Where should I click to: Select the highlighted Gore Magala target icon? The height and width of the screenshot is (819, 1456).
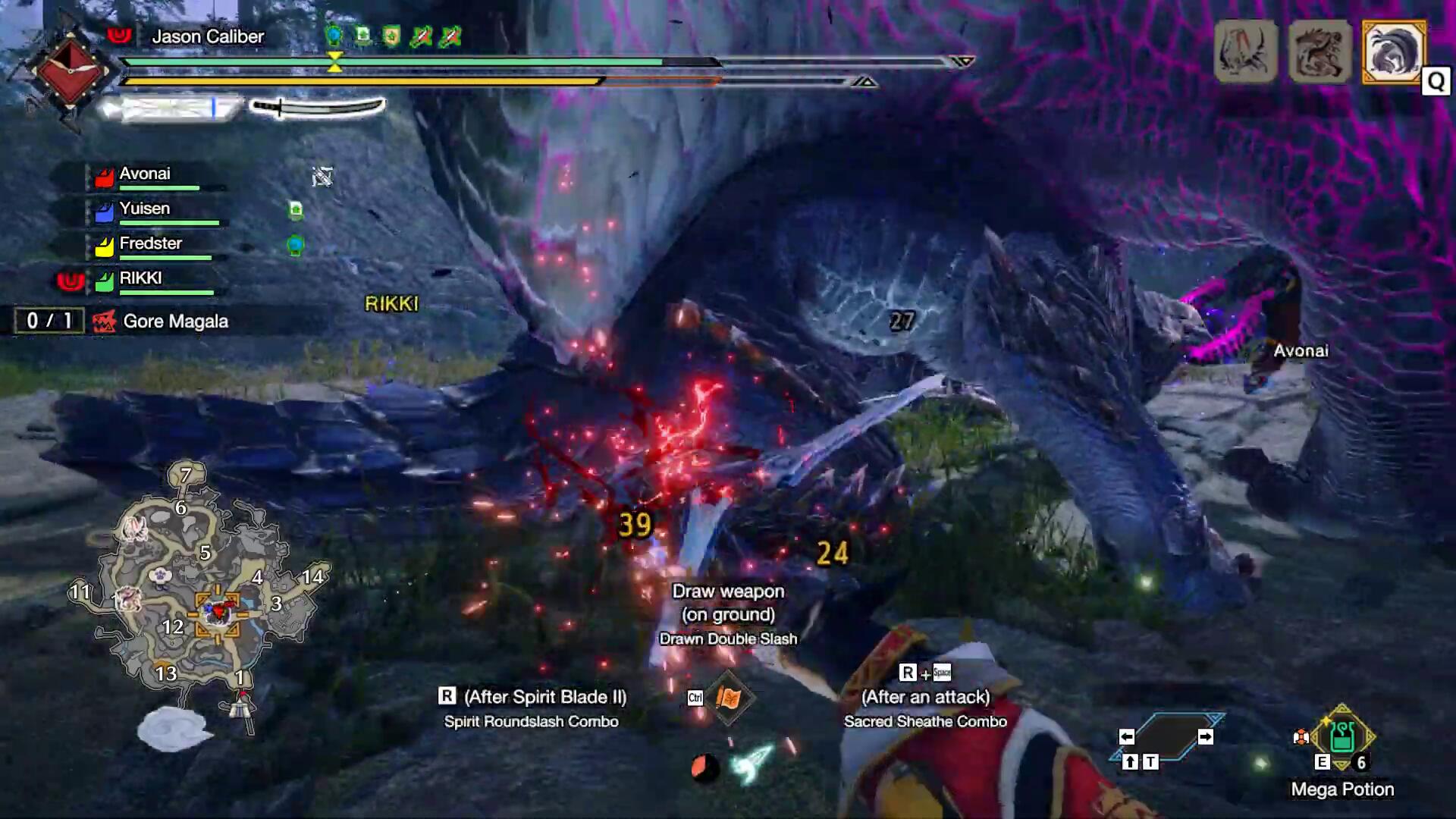(1393, 52)
